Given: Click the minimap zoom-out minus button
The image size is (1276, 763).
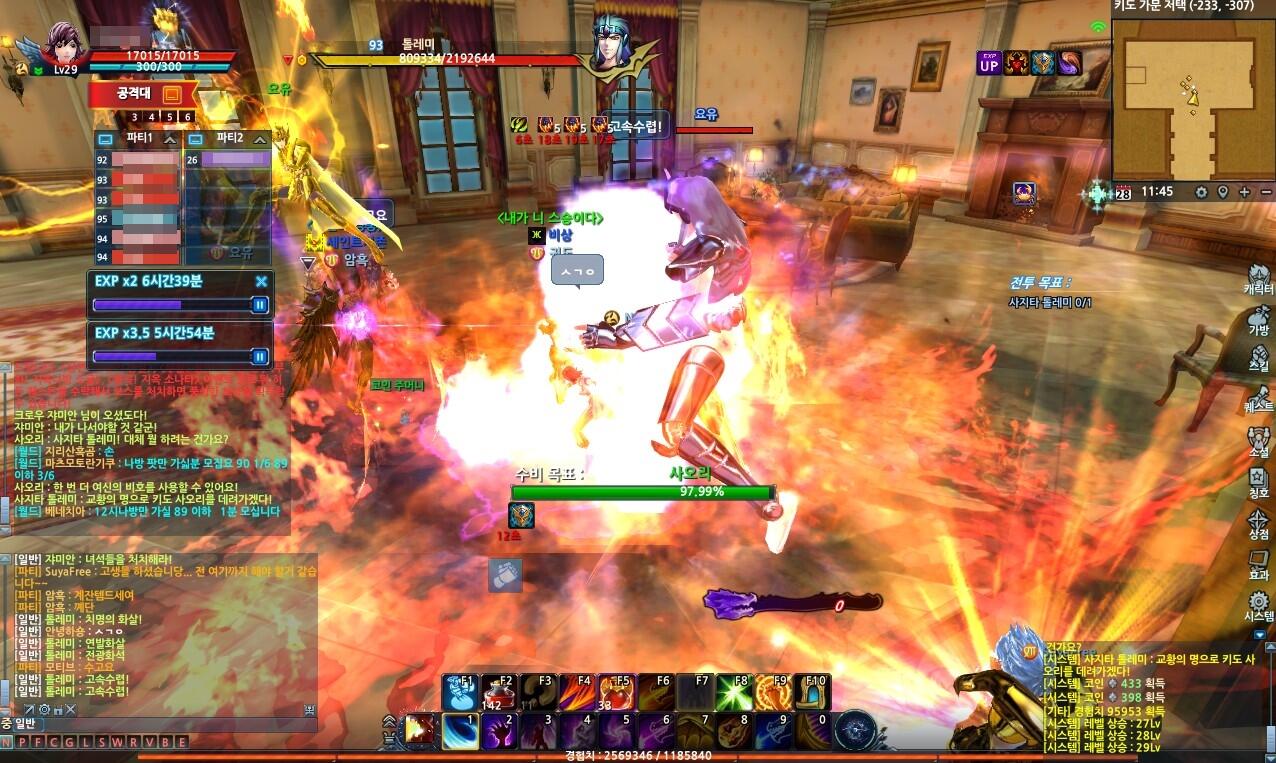Looking at the screenshot, I should point(1266,192).
